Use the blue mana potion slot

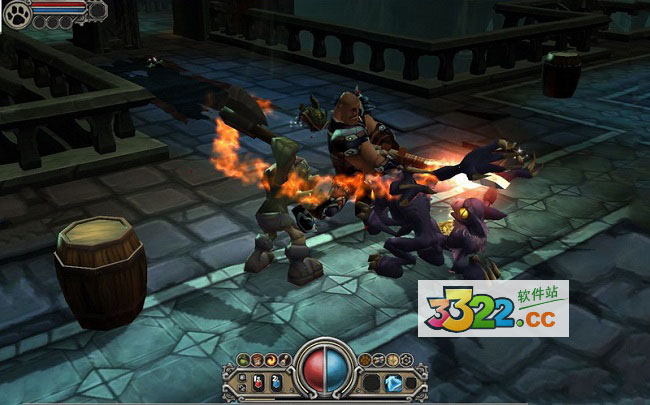(275, 382)
